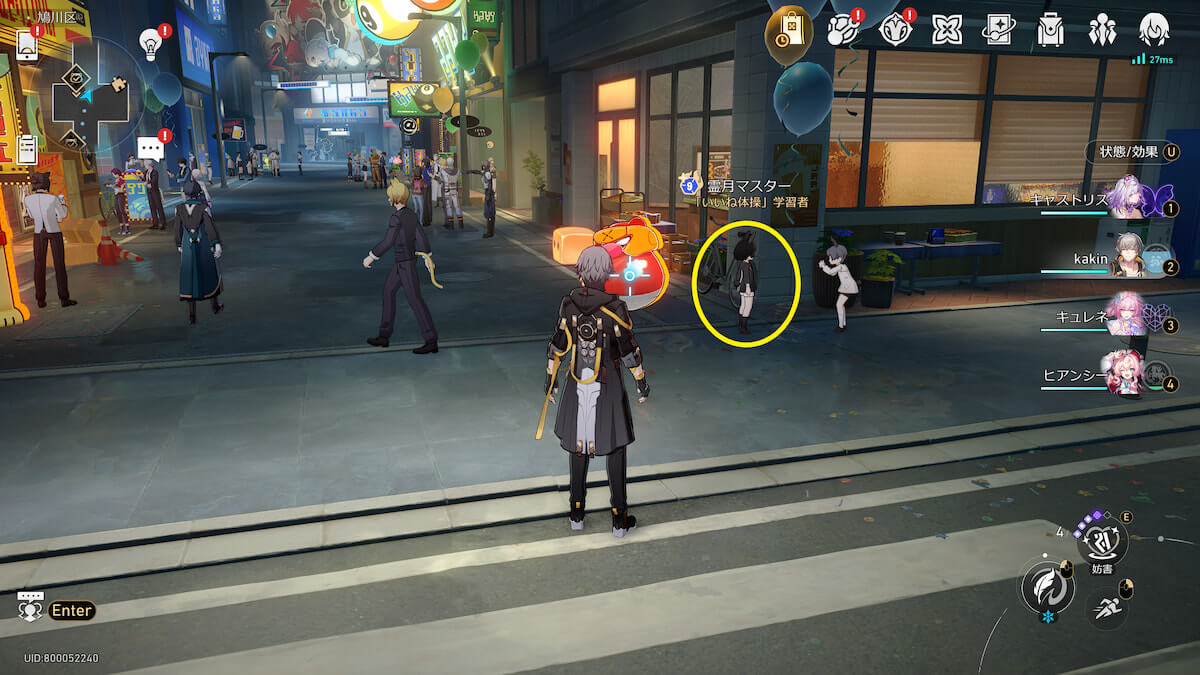
Task: Open the clipboard mission log icon
Action: point(27,150)
